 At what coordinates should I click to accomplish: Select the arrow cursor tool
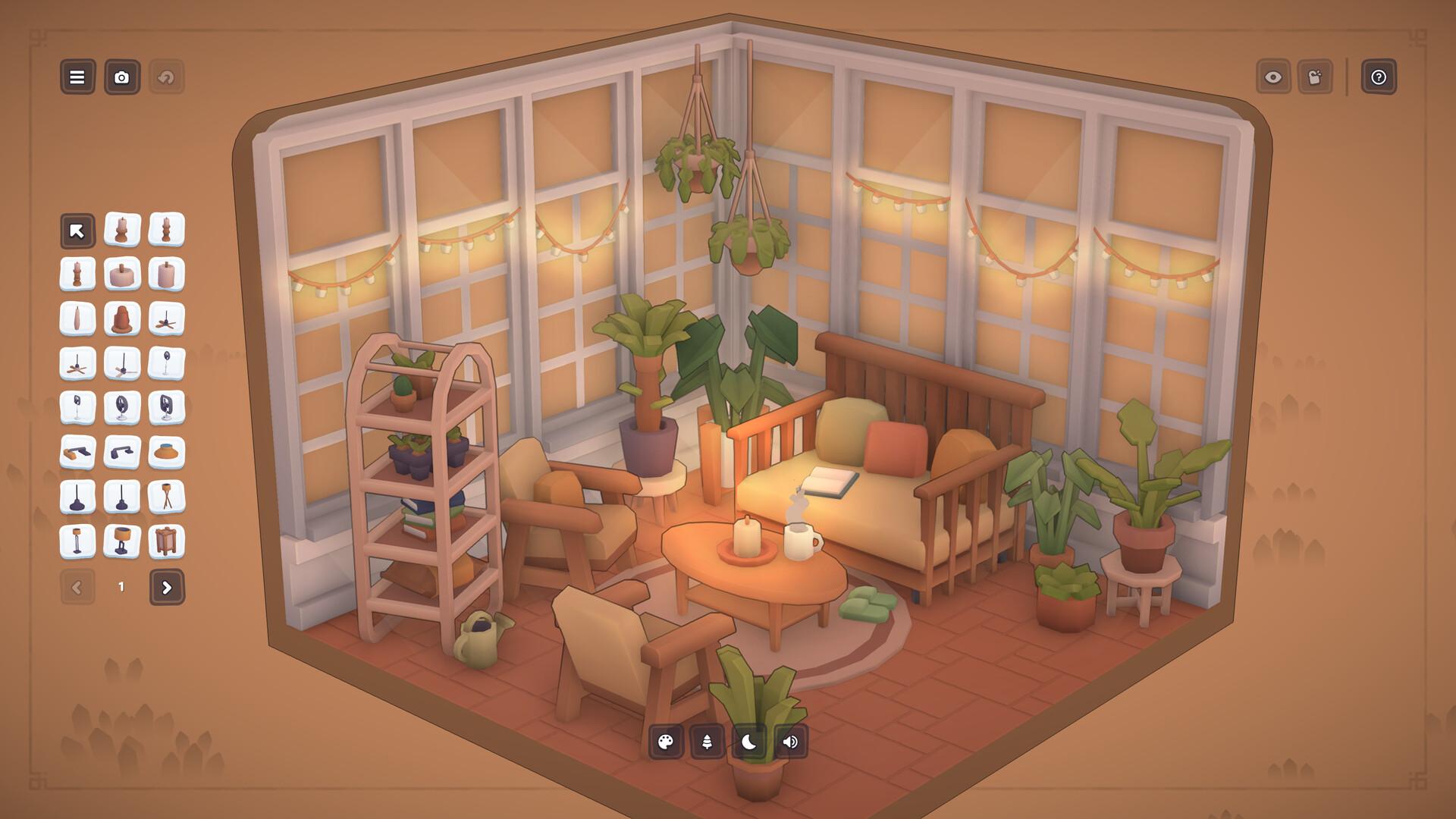click(x=77, y=231)
